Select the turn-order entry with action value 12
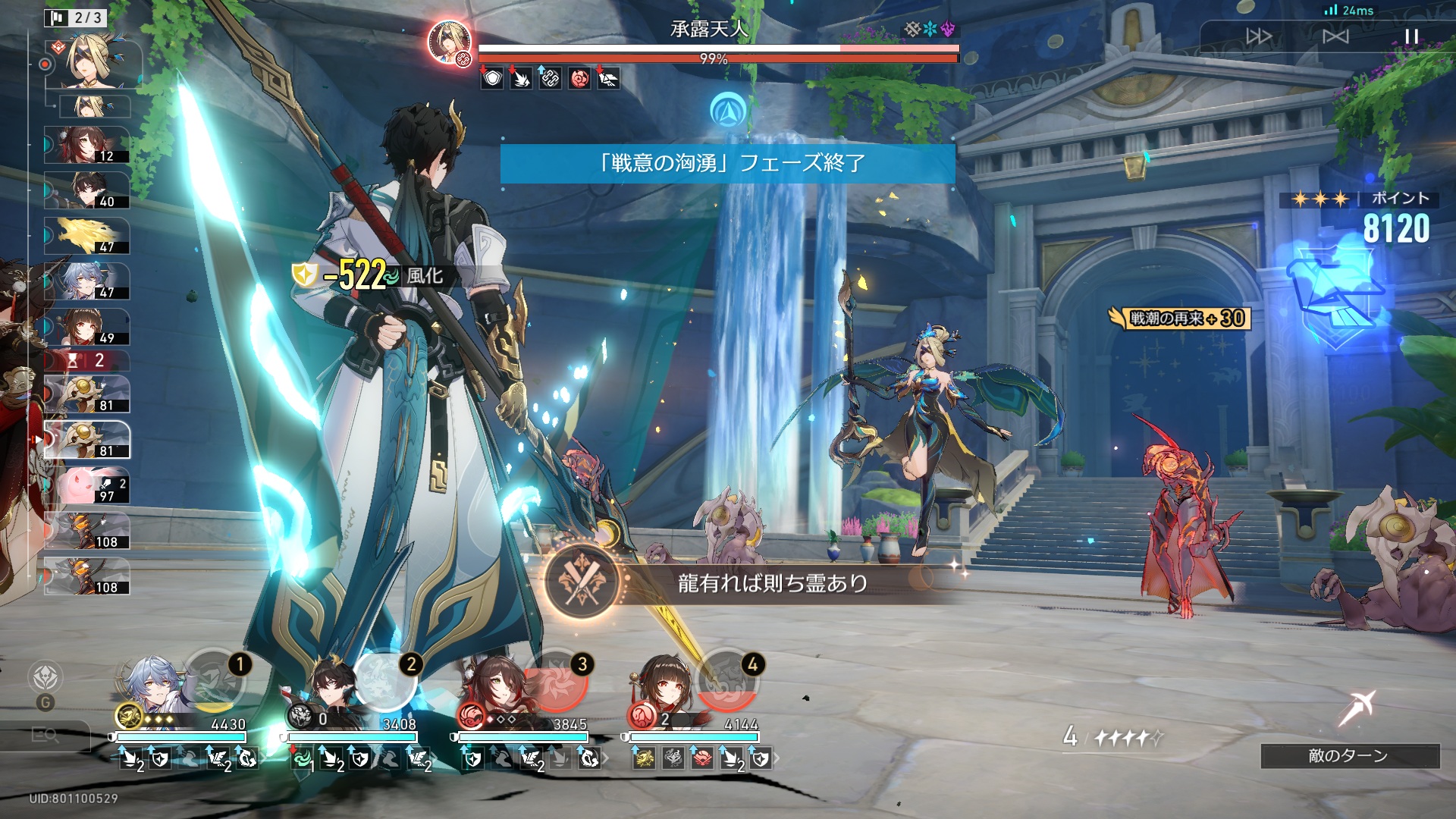Screen dimensions: 1456x819 click(86, 145)
